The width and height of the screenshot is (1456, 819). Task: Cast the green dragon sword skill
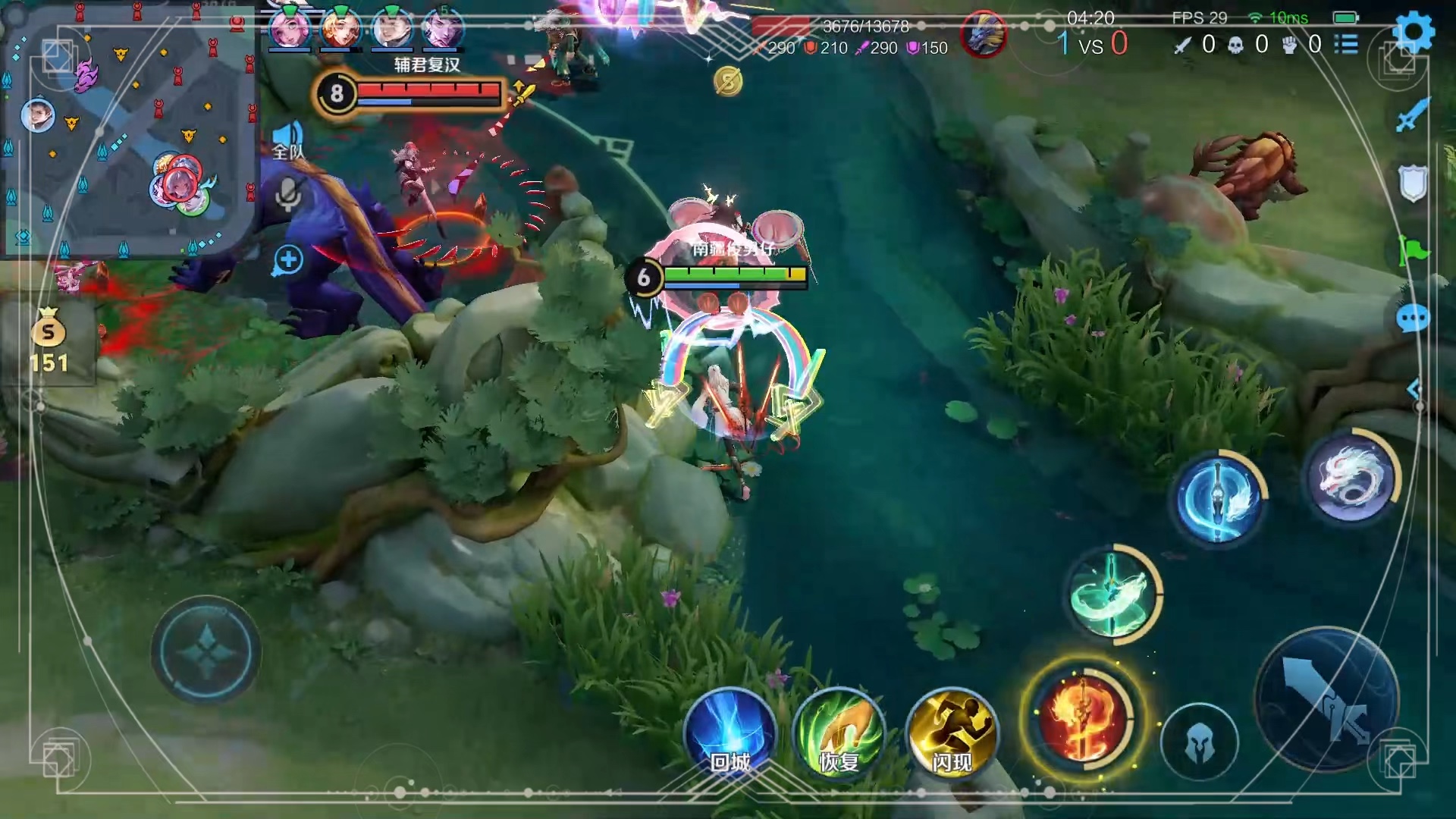(1113, 594)
